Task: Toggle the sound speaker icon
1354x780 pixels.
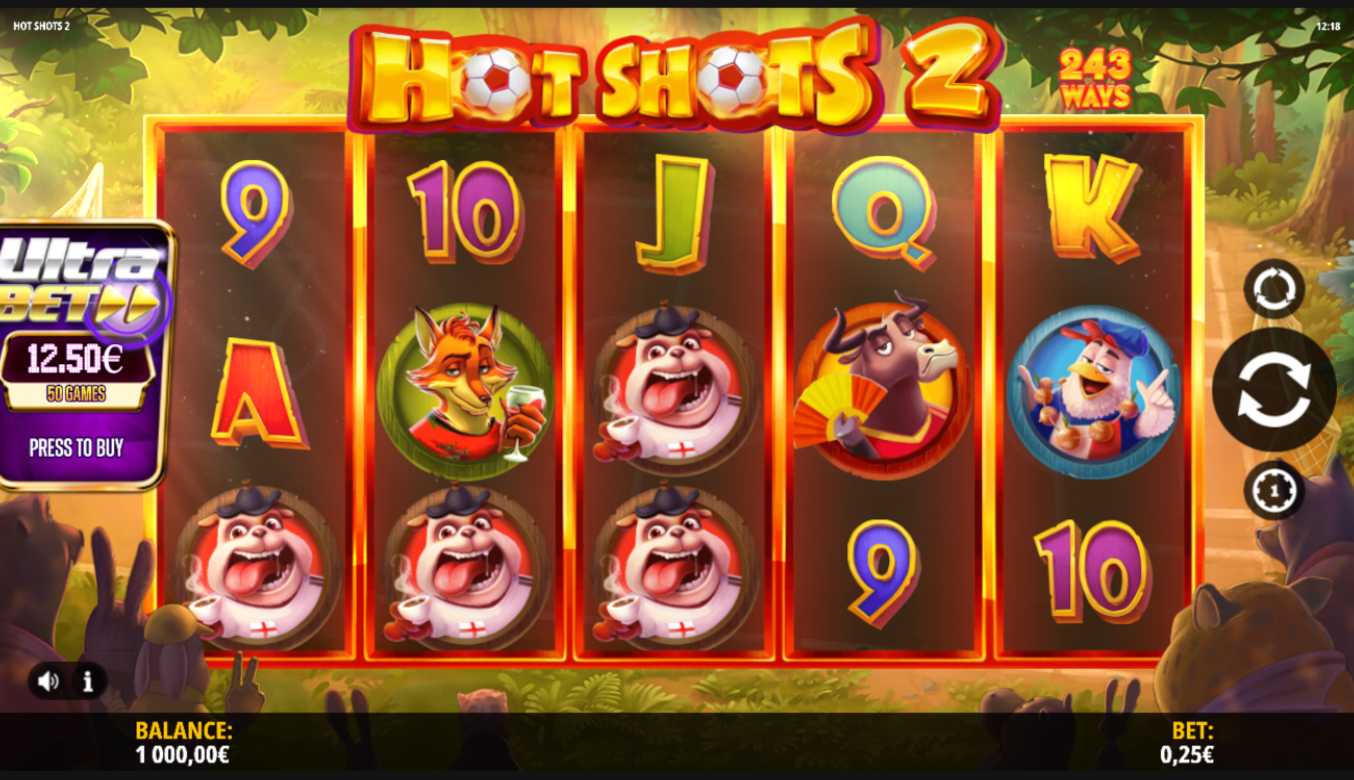Action: tap(48, 682)
